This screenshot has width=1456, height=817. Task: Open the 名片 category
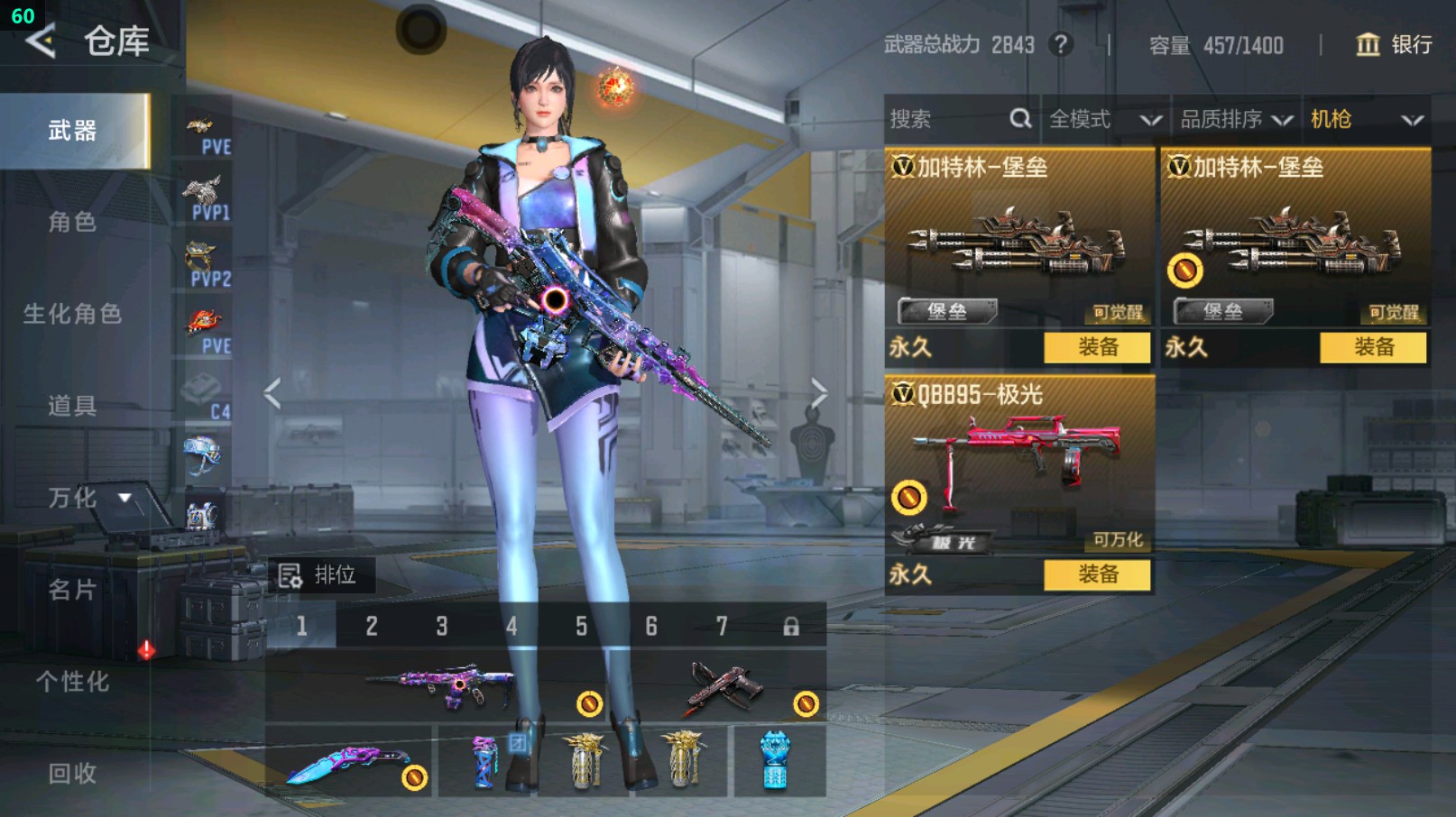[x=72, y=590]
